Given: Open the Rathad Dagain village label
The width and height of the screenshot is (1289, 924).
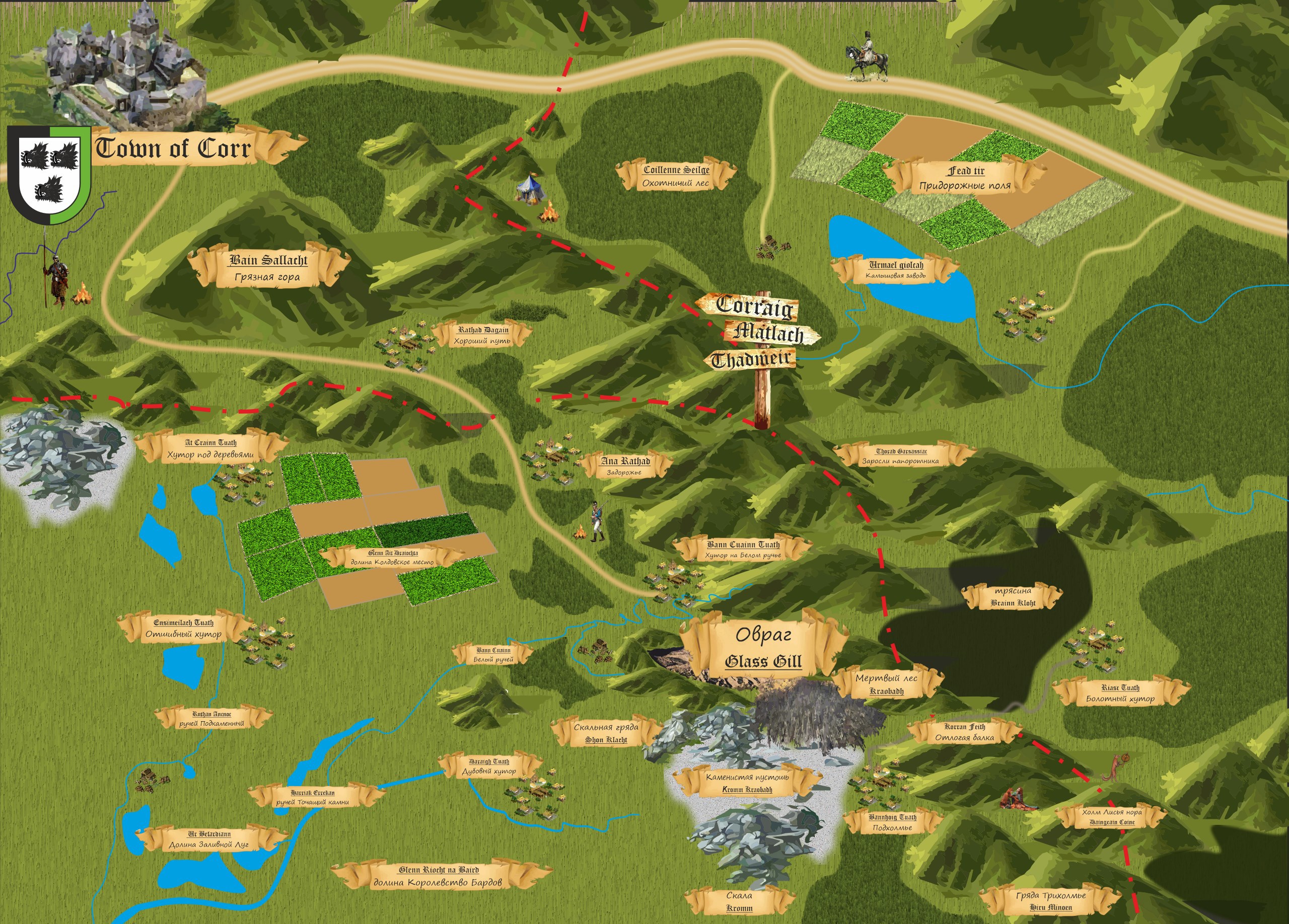Looking at the screenshot, I should tap(482, 335).
